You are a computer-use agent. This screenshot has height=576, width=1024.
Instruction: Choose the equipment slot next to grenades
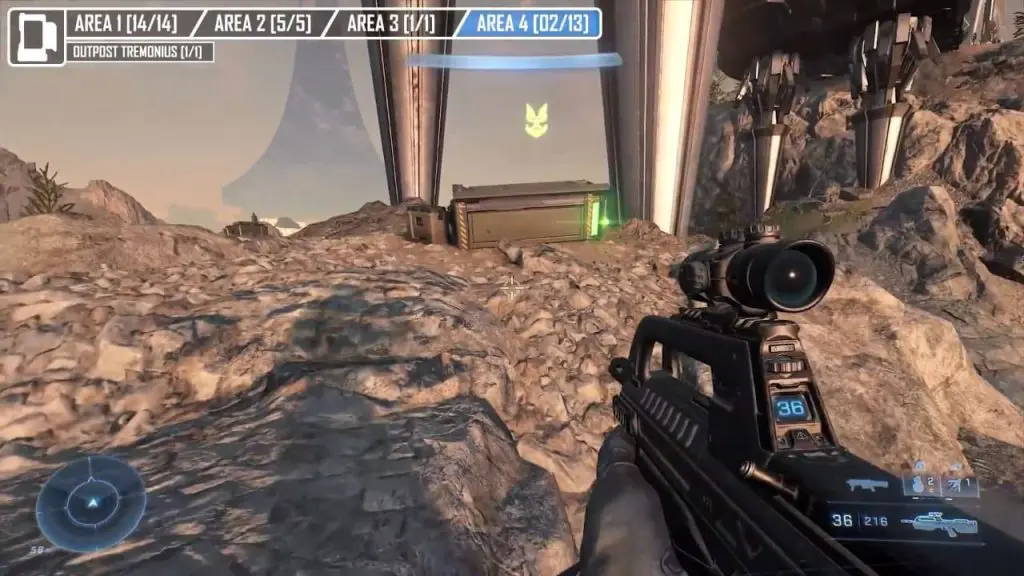point(960,485)
